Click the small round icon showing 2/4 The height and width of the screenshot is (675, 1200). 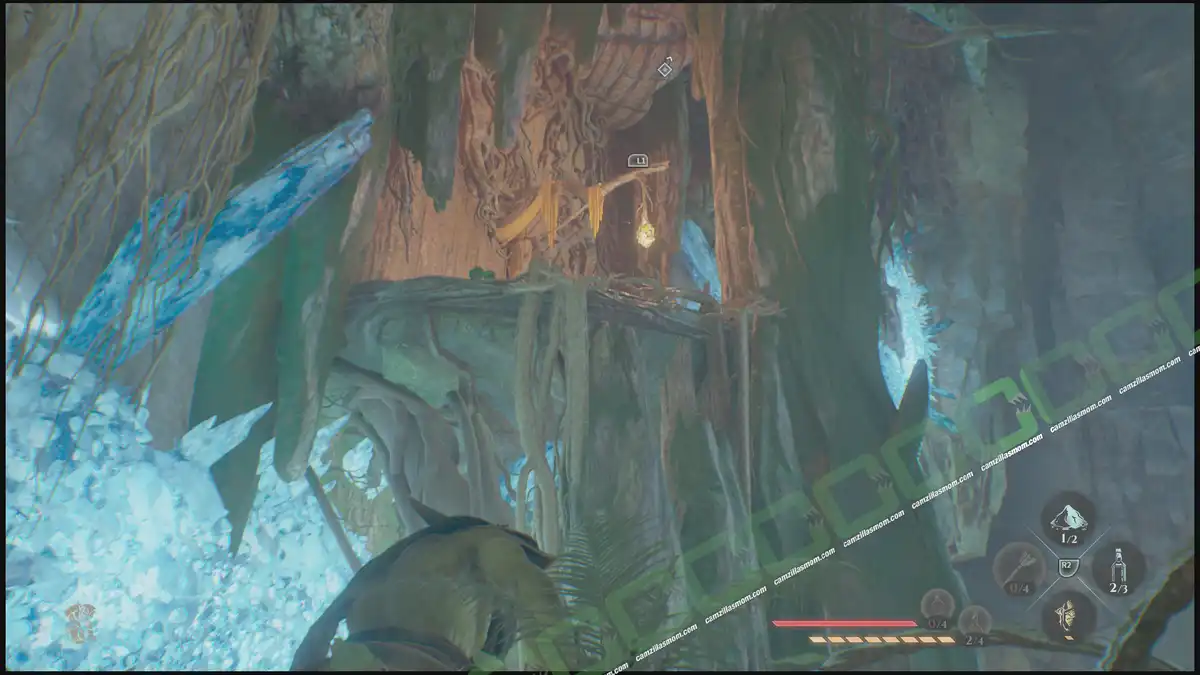[974, 621]
